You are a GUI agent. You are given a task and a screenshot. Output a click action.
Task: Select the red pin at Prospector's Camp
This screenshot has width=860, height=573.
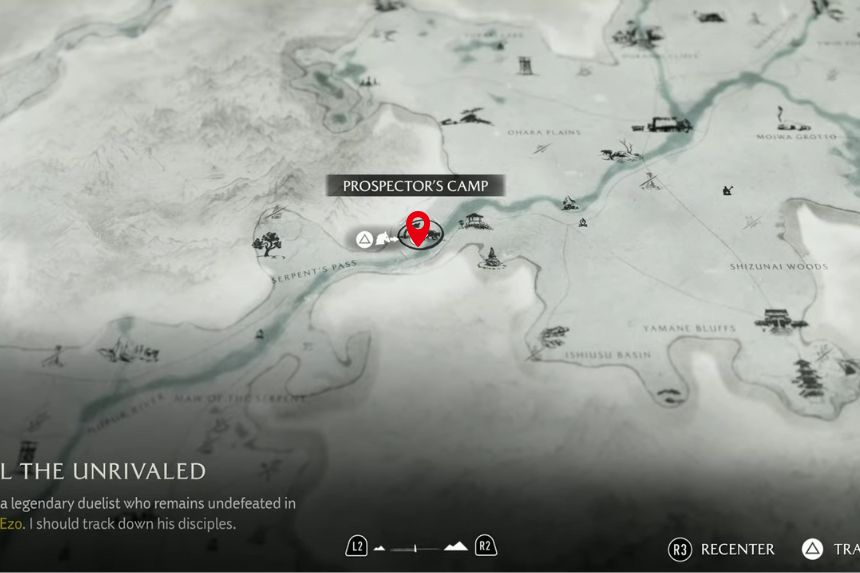[x=418, y=227]
